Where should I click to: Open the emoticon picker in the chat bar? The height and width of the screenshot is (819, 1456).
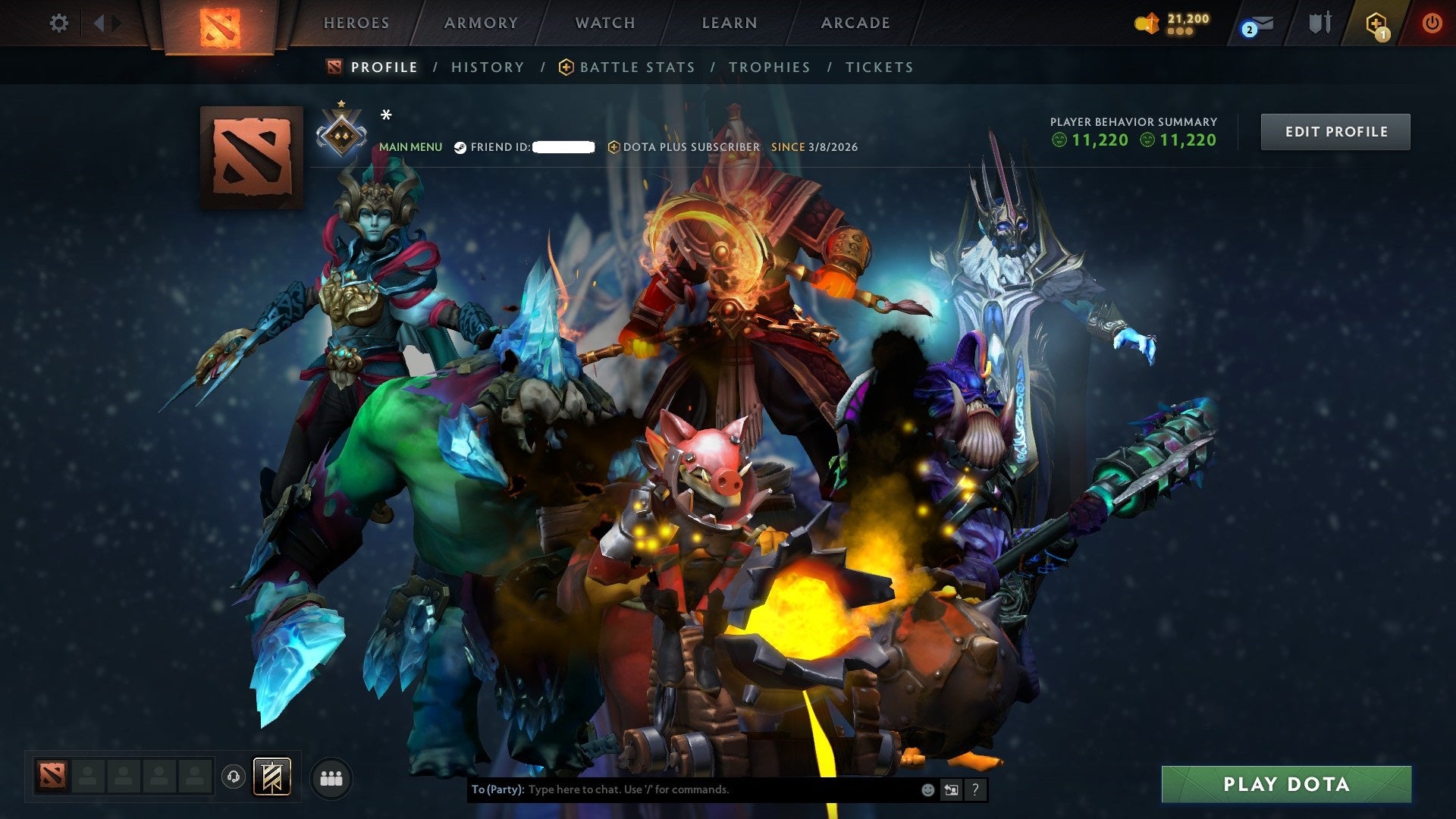pos(927,789)
